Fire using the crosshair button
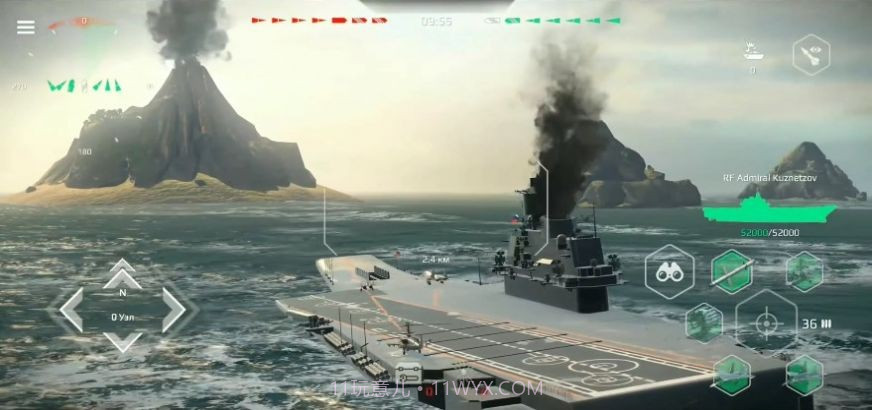 coord(767,323)
